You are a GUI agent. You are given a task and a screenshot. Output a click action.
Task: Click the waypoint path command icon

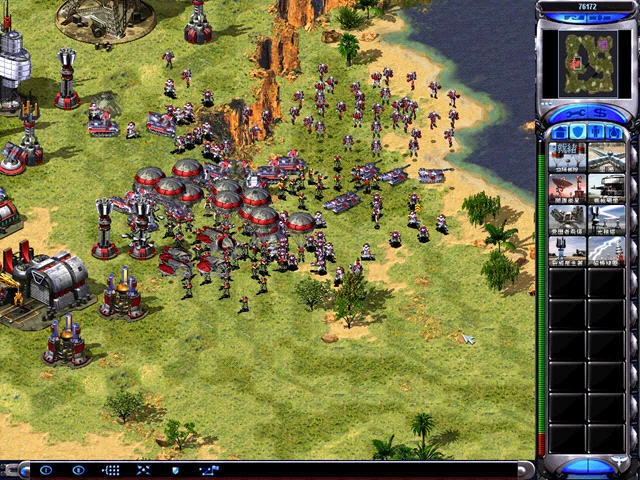click(208, 469)
